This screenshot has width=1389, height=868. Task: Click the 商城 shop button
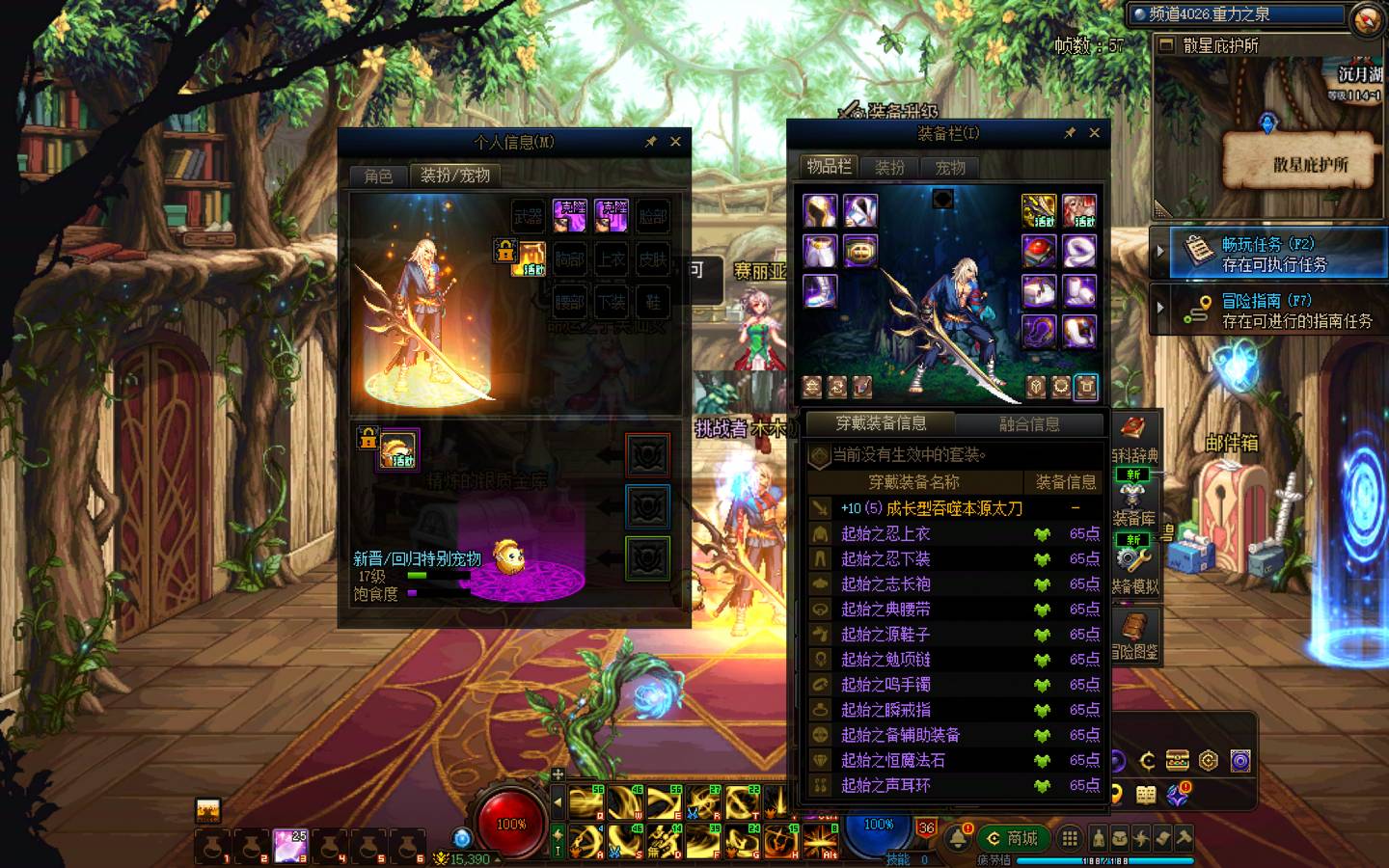(x=1012, y=838)
